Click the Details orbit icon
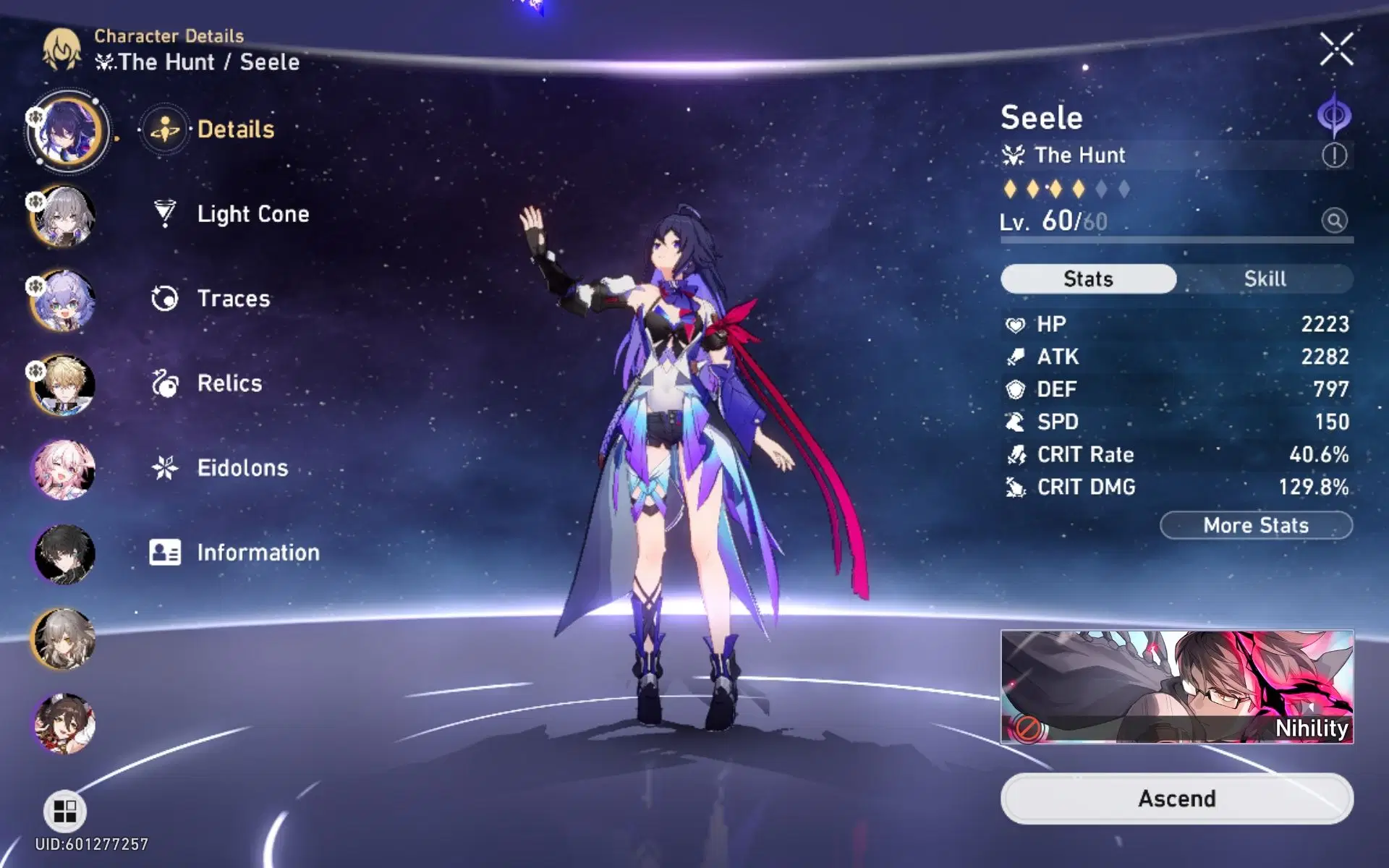The height and width of the screenshot is (868, 1389). coord(165,129)
